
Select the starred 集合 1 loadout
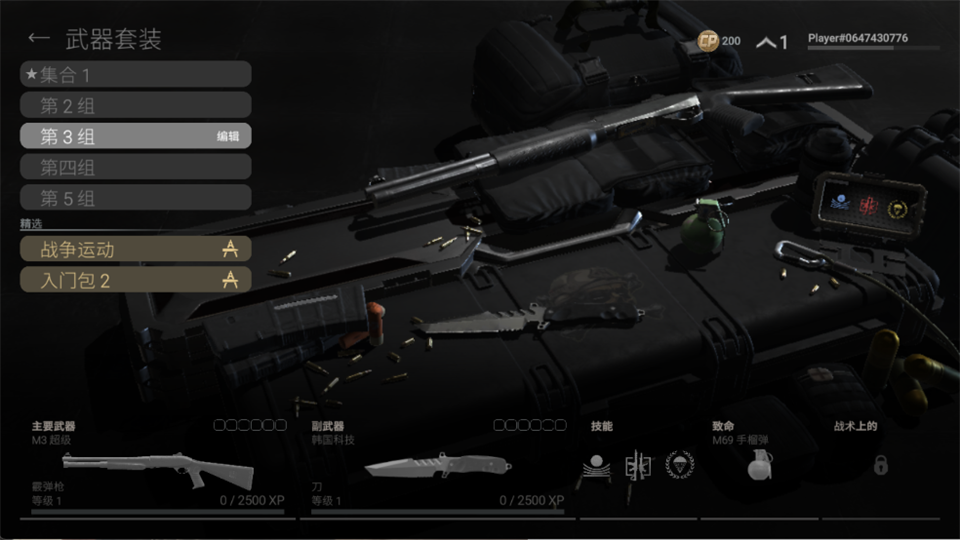(x=135, y=74)
